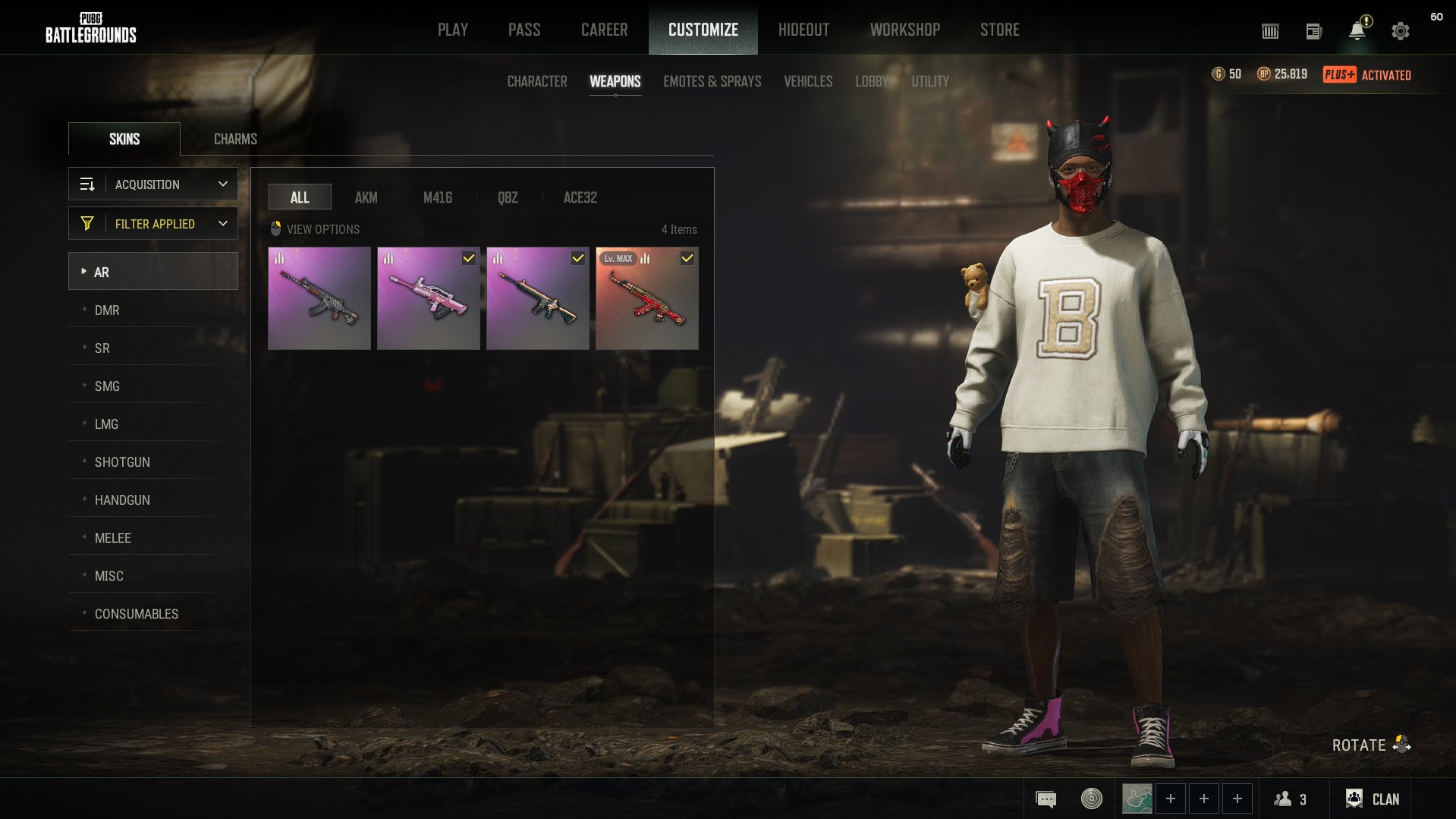The height and width of the screenshot is (819, 1456).
Task: Choose the SMG weapon category
Action: pos(107,386)
